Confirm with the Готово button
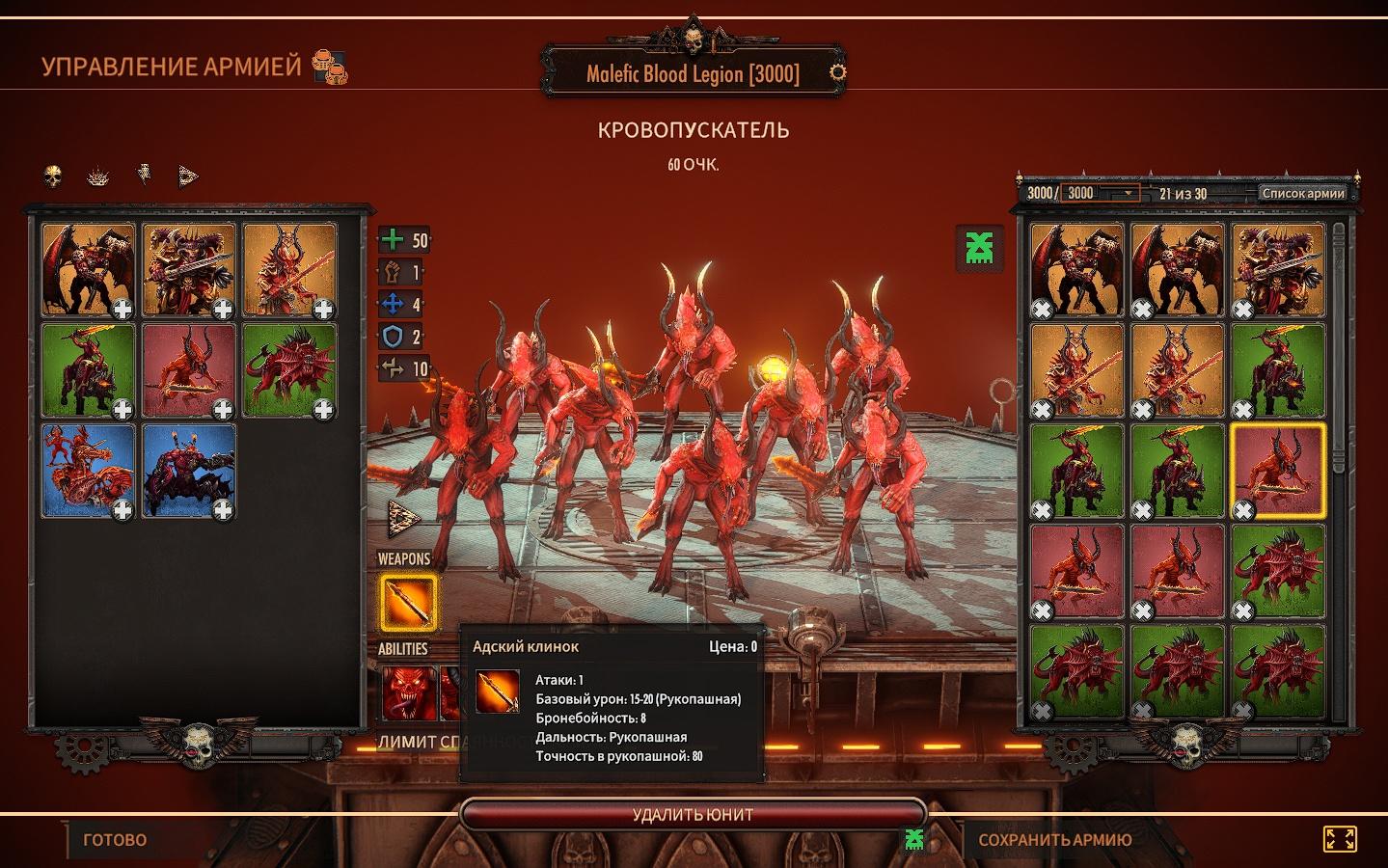 tap(115, 840)
